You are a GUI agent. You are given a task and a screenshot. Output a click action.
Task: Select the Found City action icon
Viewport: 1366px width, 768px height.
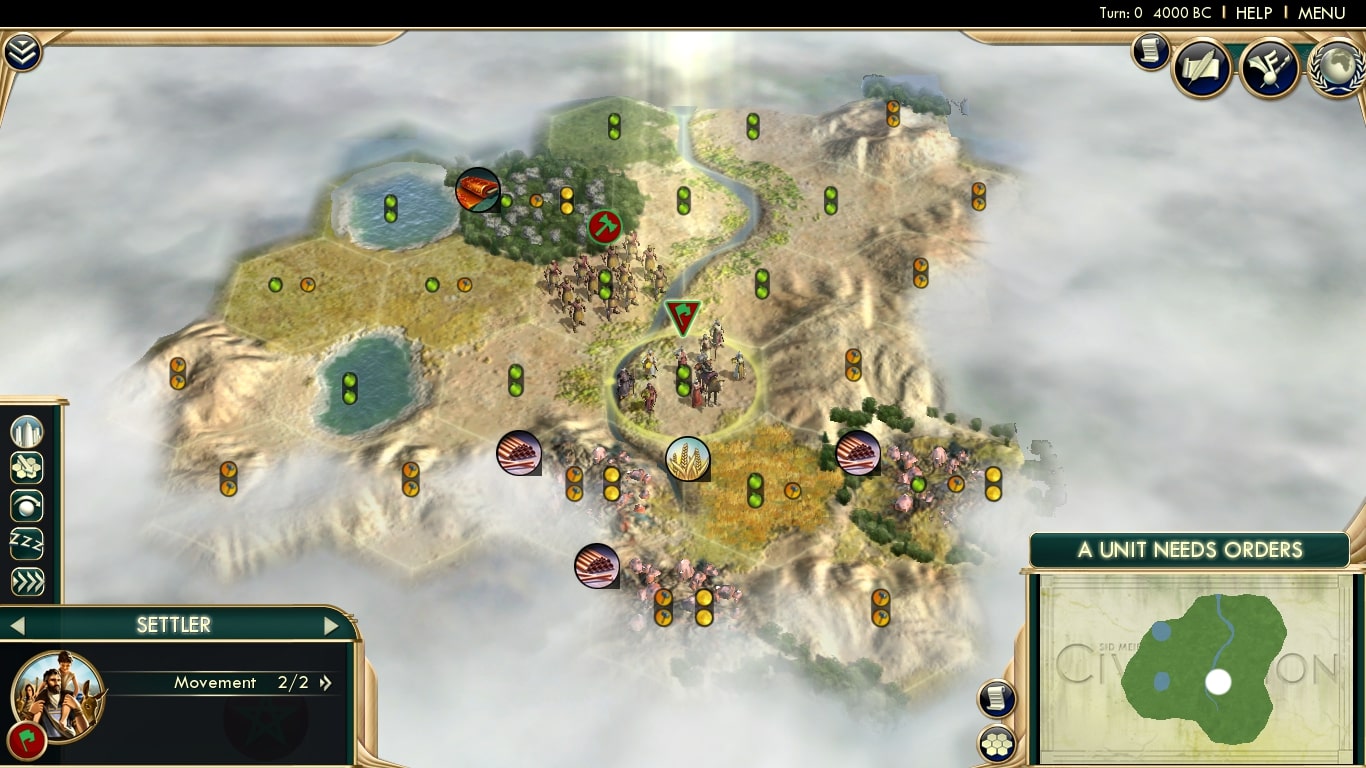(x=25, y=432)
